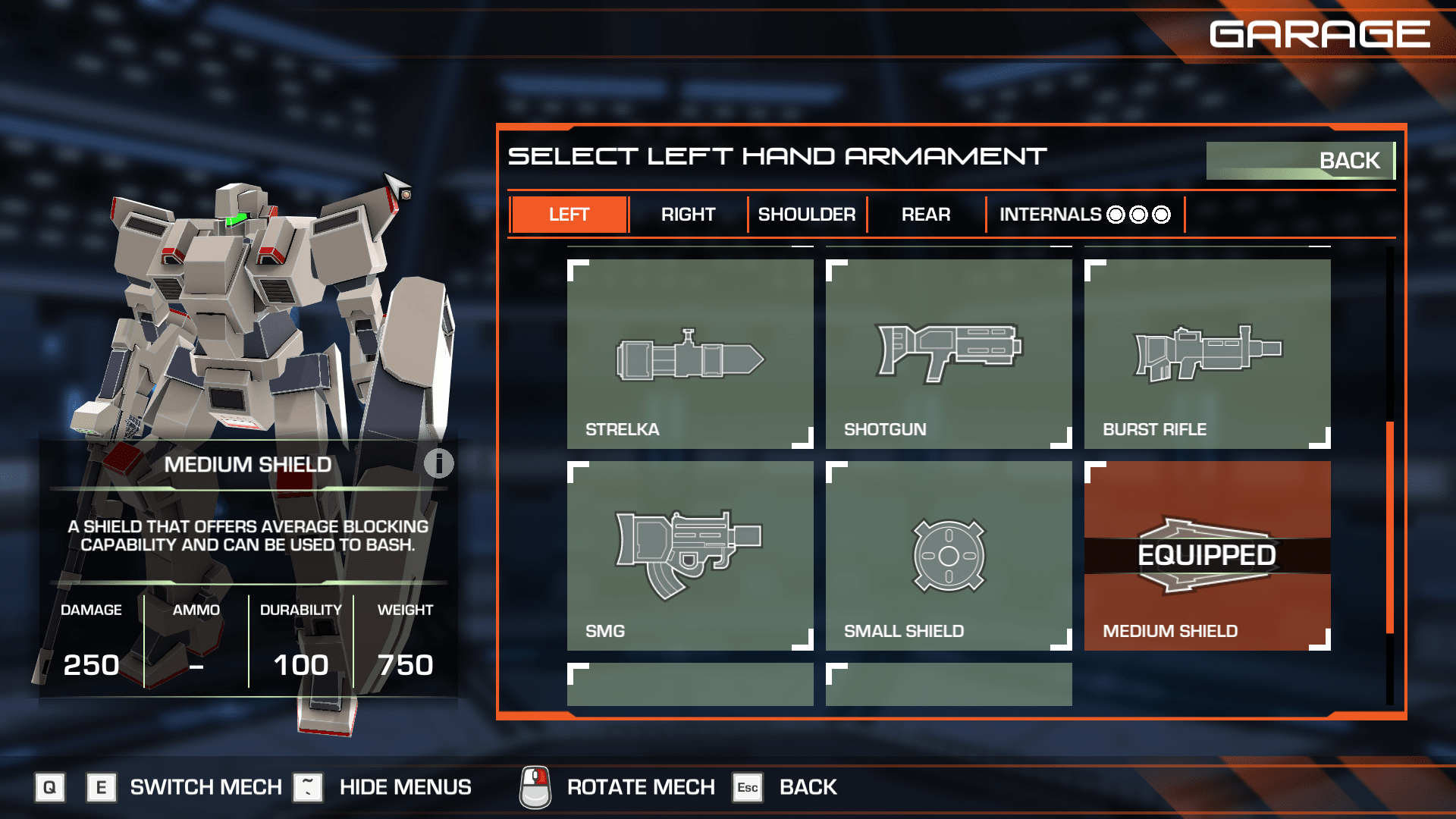Equip the SMG weapon tile
Screen dimensions: 1456x819
coord(690,556)
